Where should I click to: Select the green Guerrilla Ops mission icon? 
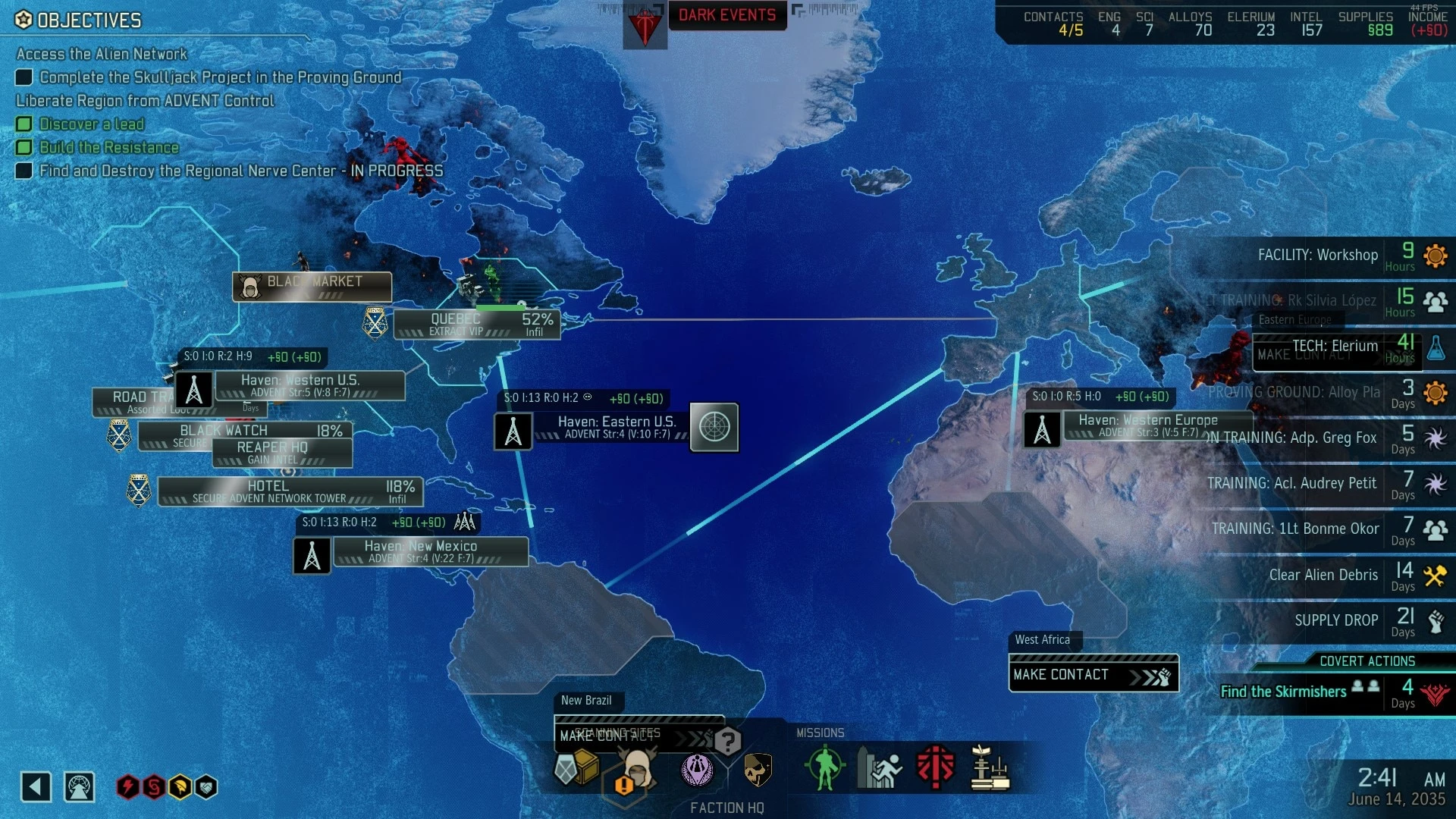click(824, 768)
